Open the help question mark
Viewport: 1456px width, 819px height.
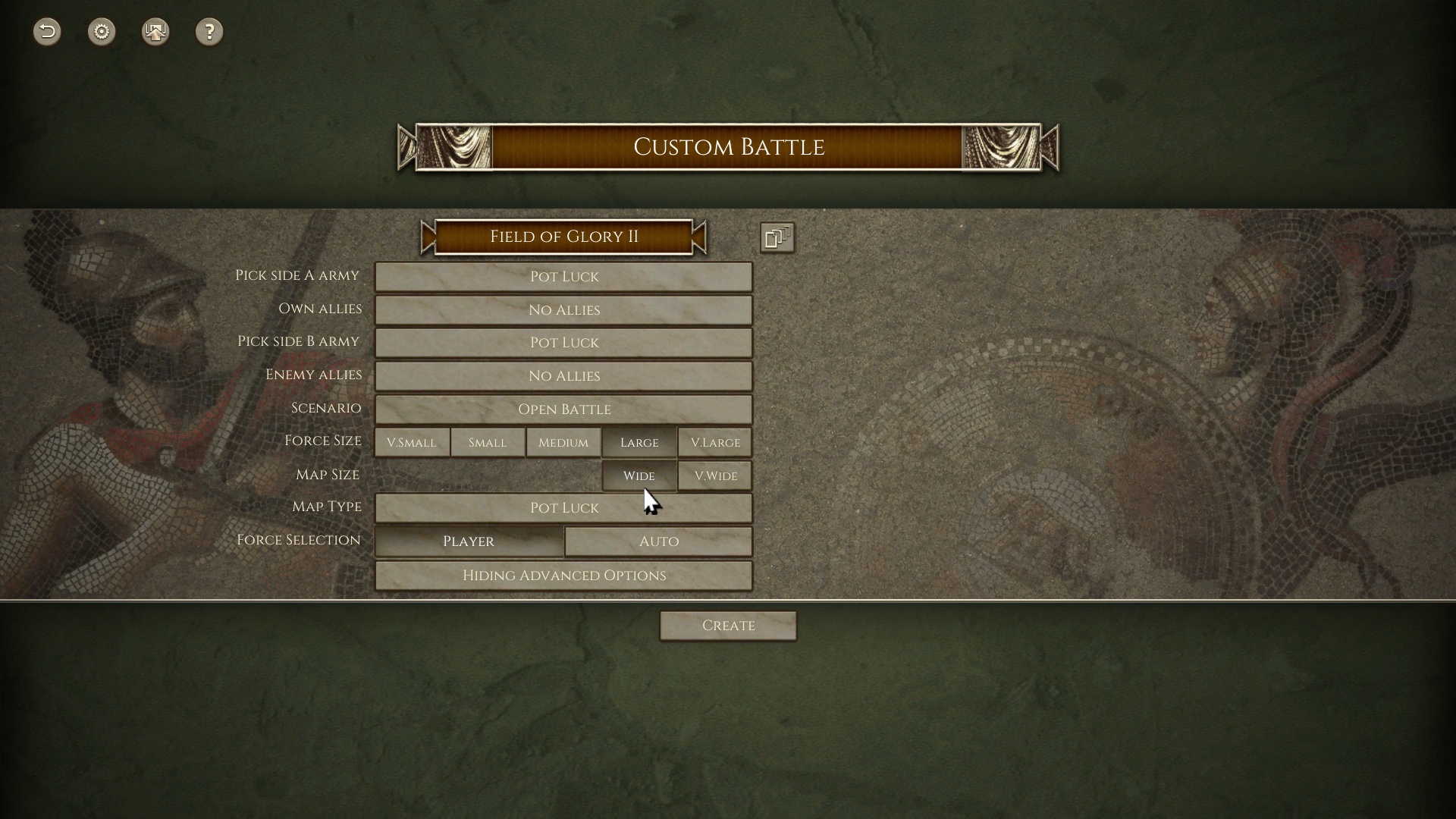(x=209, y=32)
